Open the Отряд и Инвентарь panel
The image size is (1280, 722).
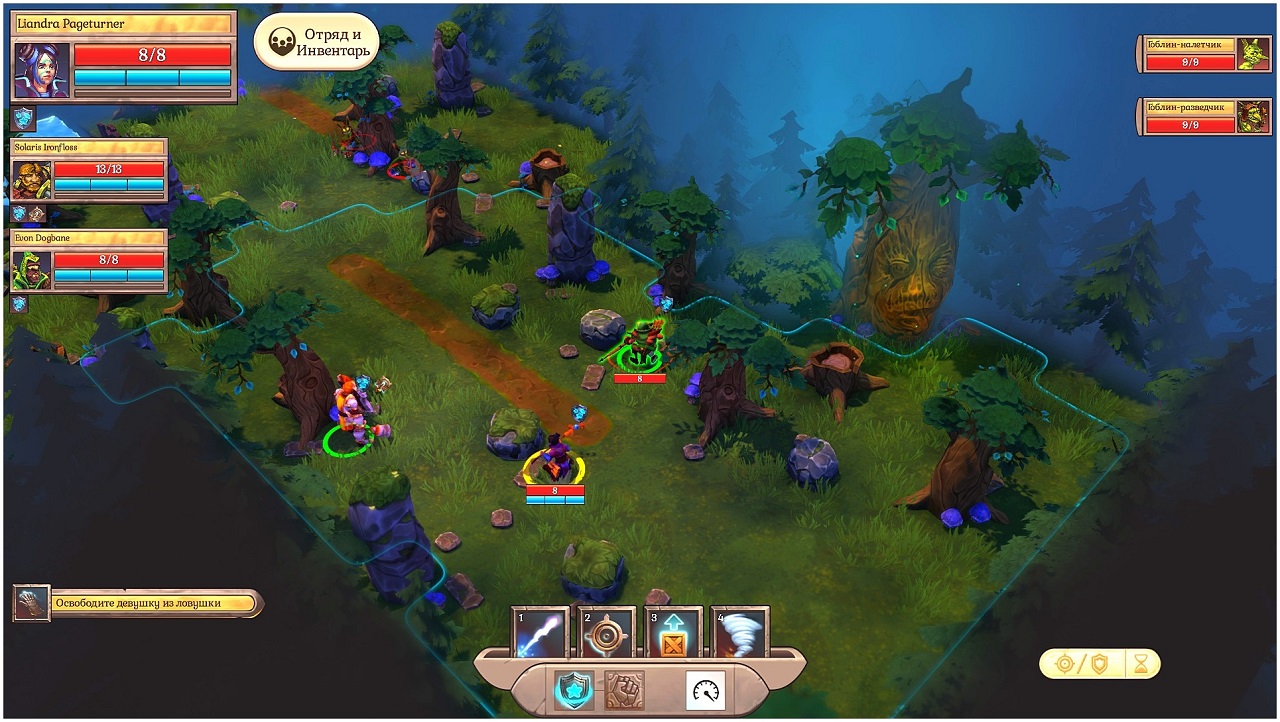317,42
